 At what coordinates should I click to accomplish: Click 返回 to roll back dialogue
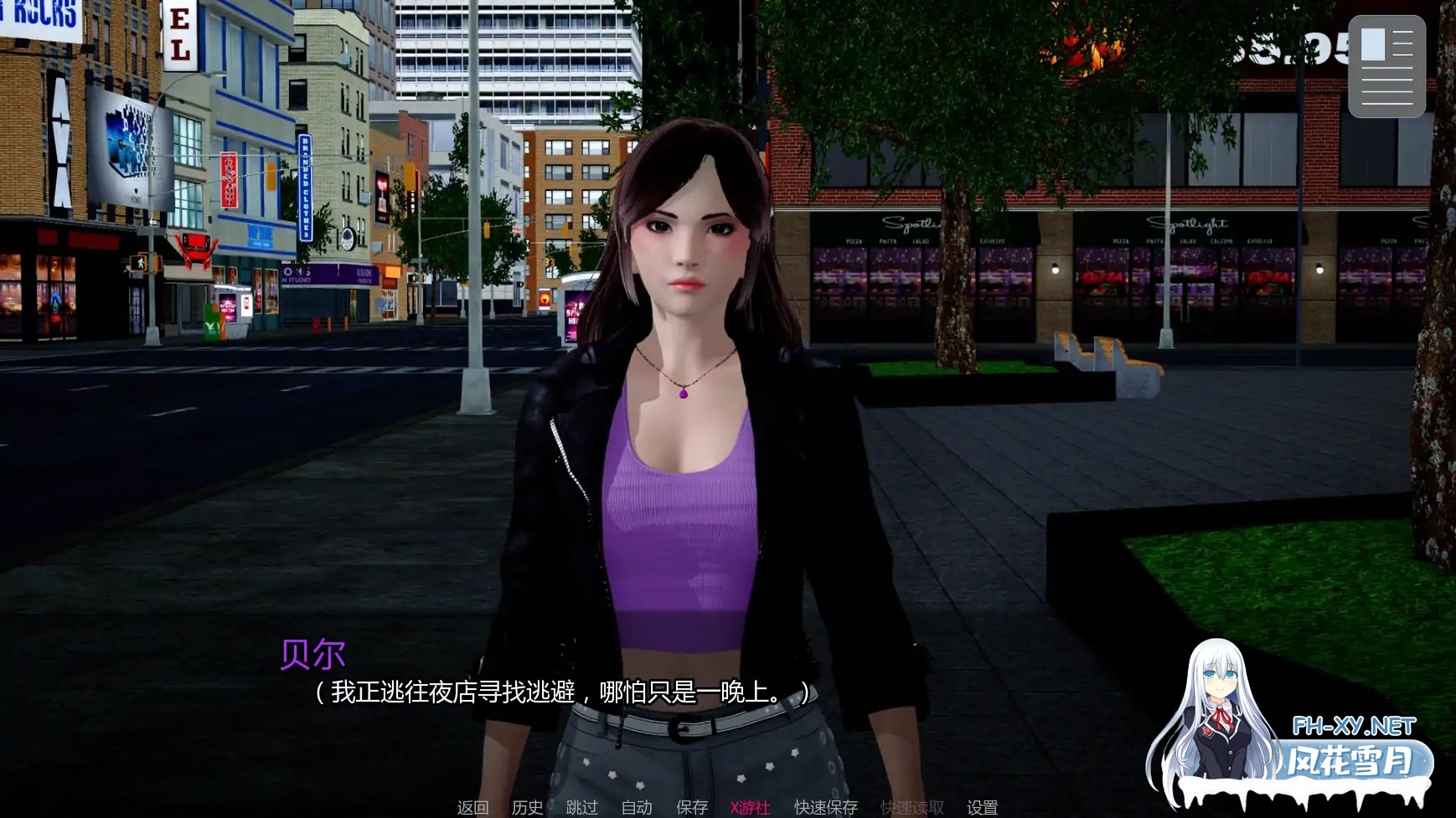point(472,809)
